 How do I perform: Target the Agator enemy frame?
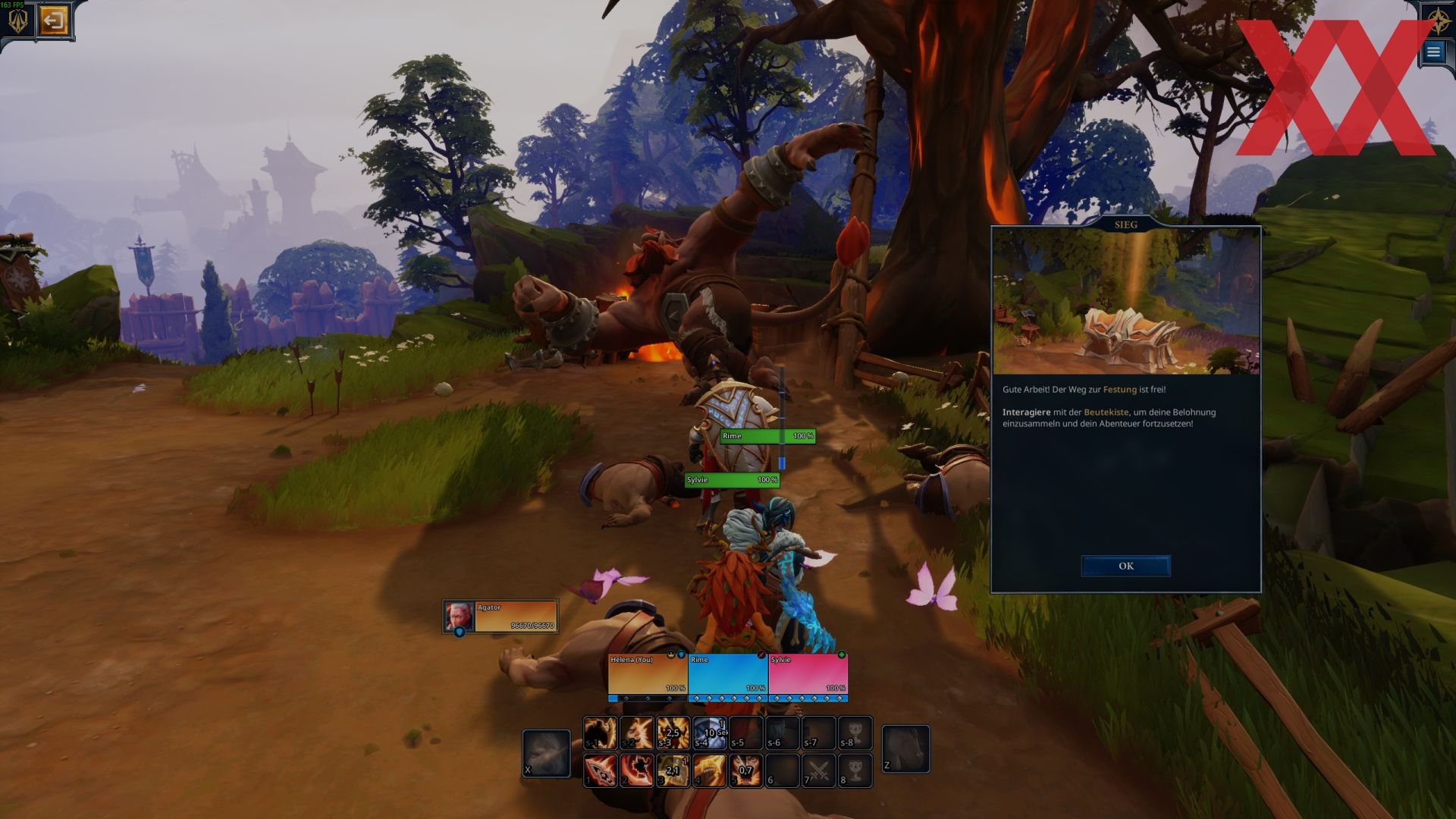[501, 617]
